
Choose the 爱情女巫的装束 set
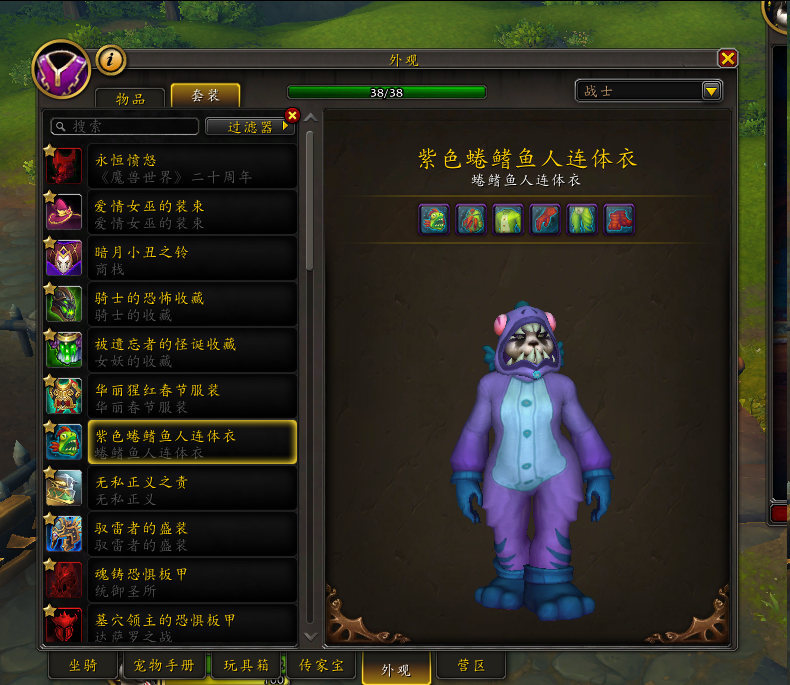click(x=170, y=212)
